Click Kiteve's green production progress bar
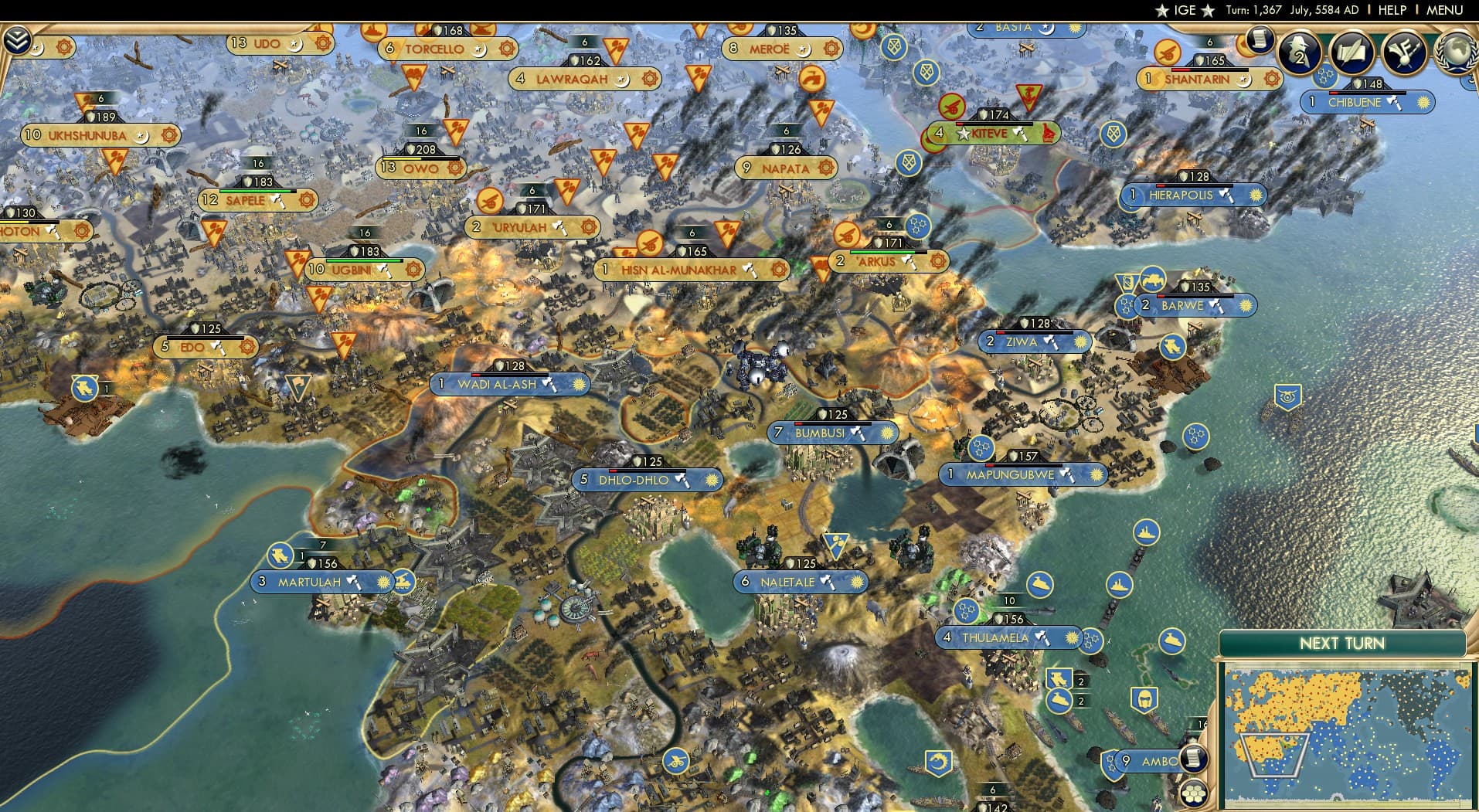1479x812 pixels. (997, 124)
